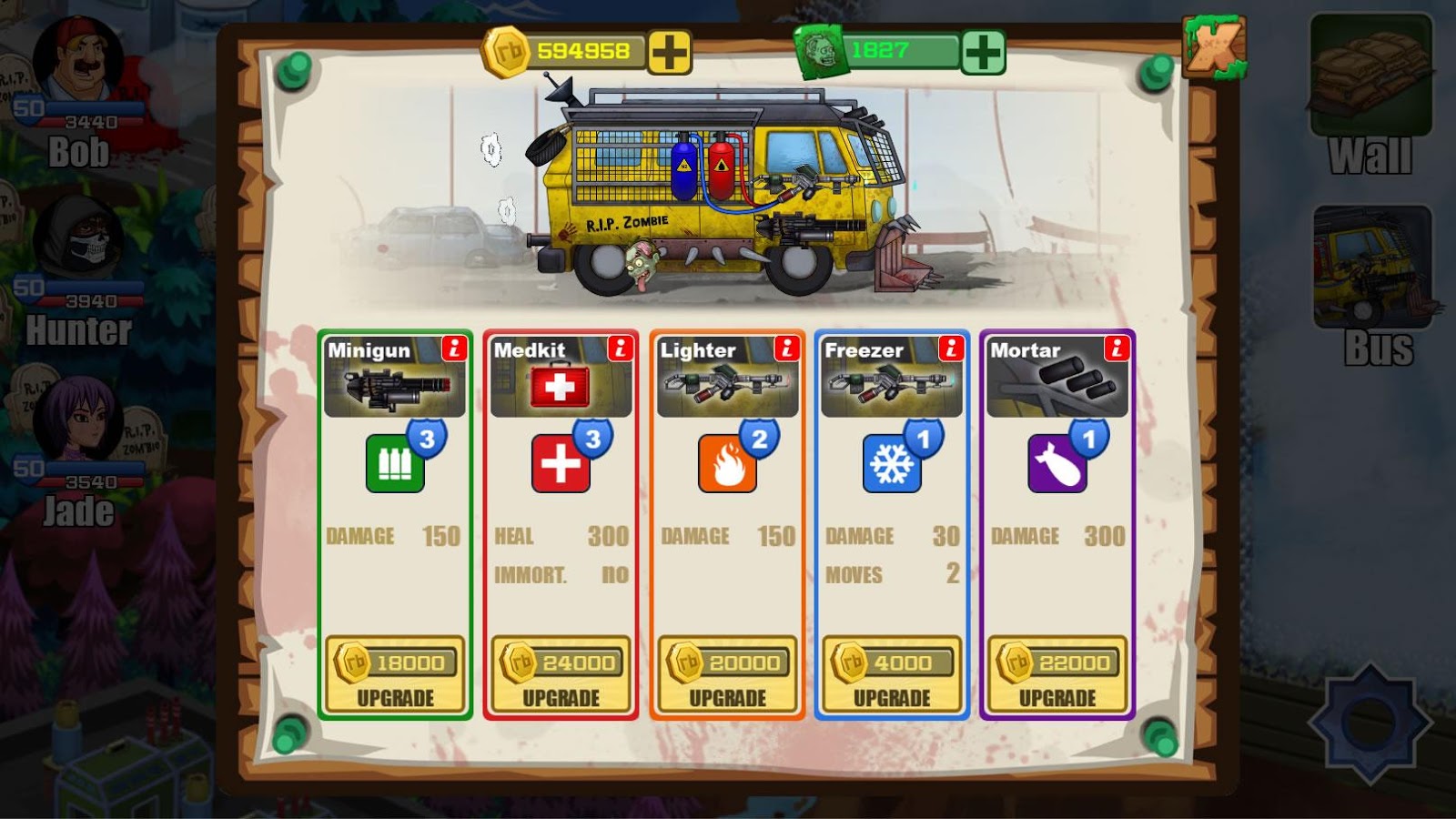Select the Lighter flame icon
This screenshot has height=819, width=1456.
click(x=726, y=464)
